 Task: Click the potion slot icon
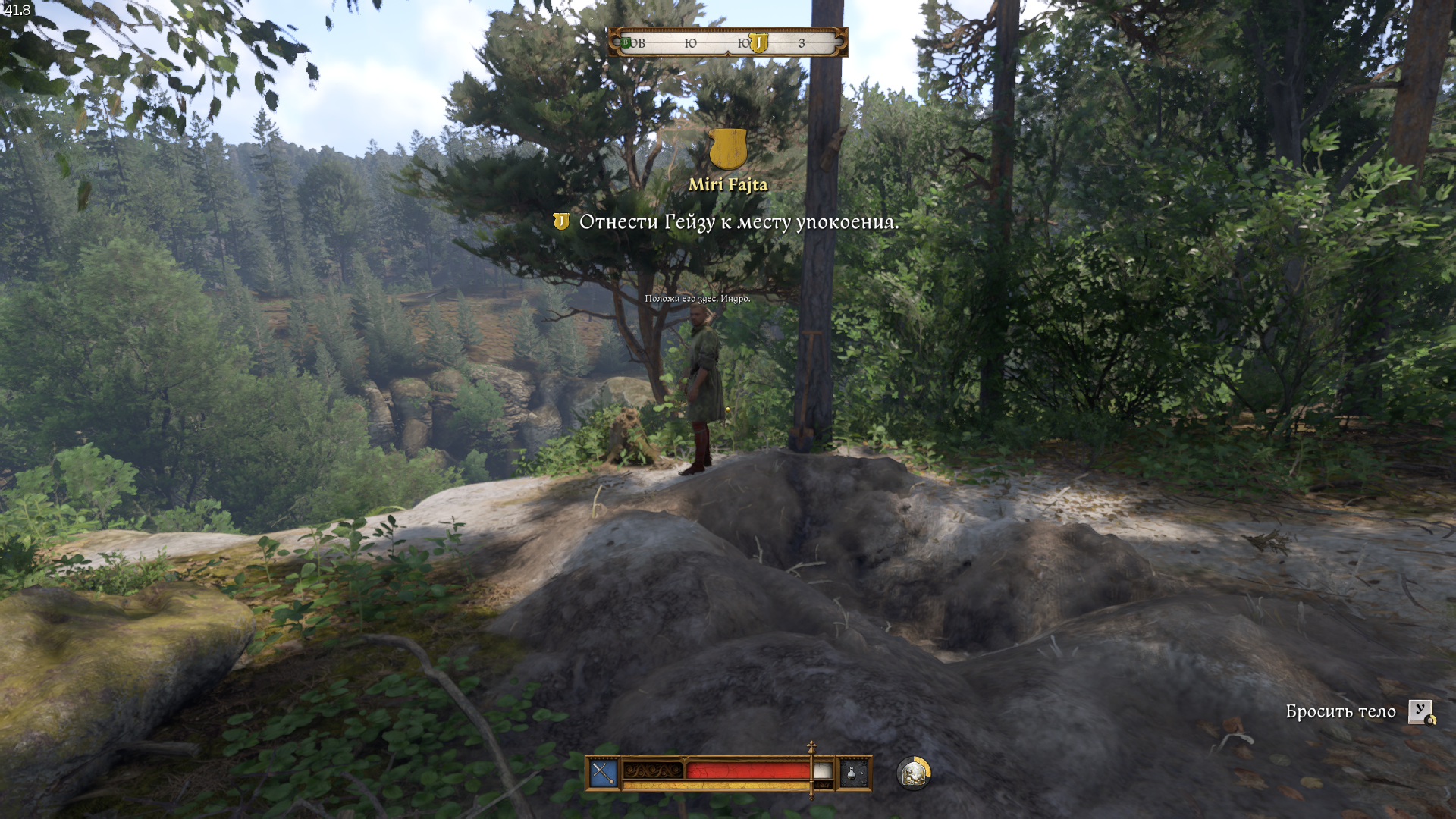point(853,773)
